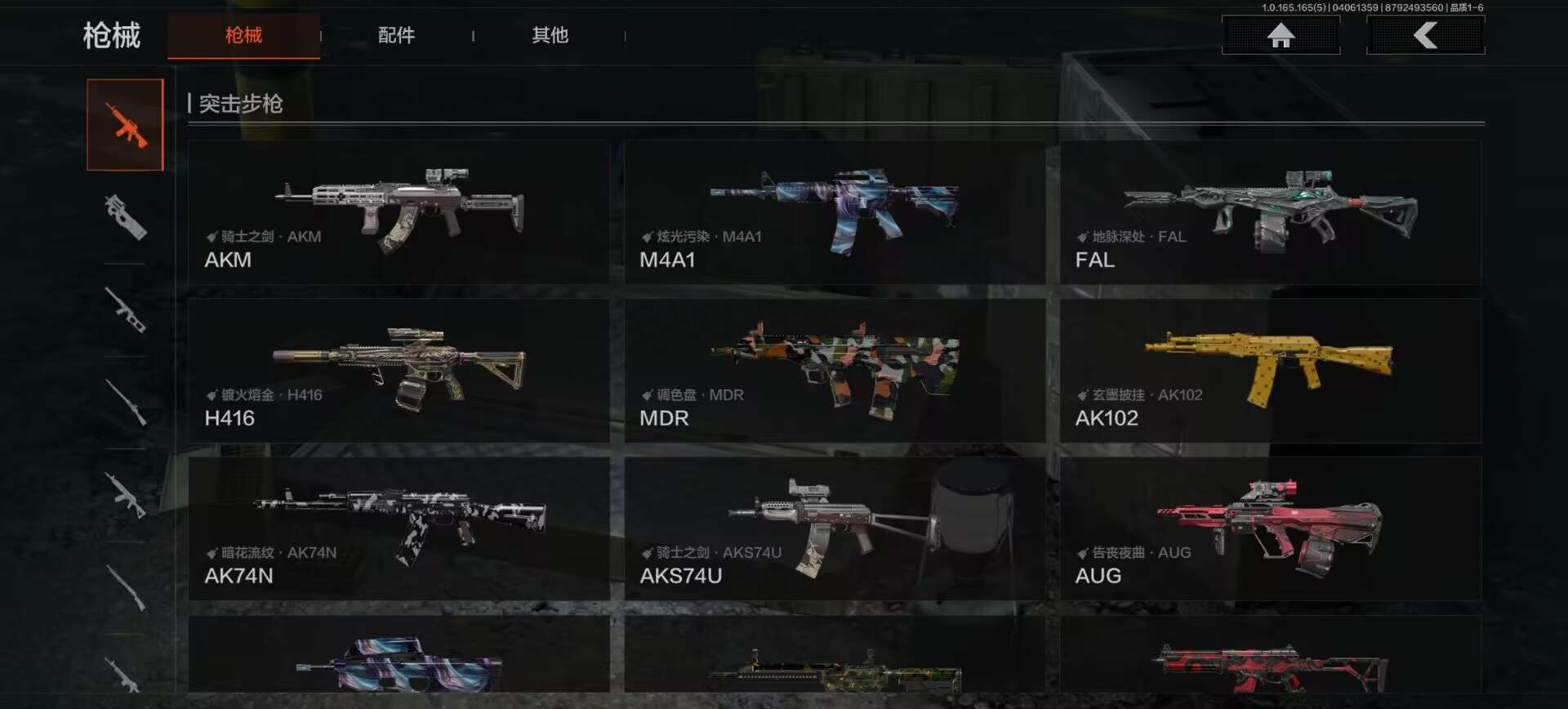Pick the FAL weapon tile
This screenshot has height=709, width=1568.
[x=1270, y=212]
